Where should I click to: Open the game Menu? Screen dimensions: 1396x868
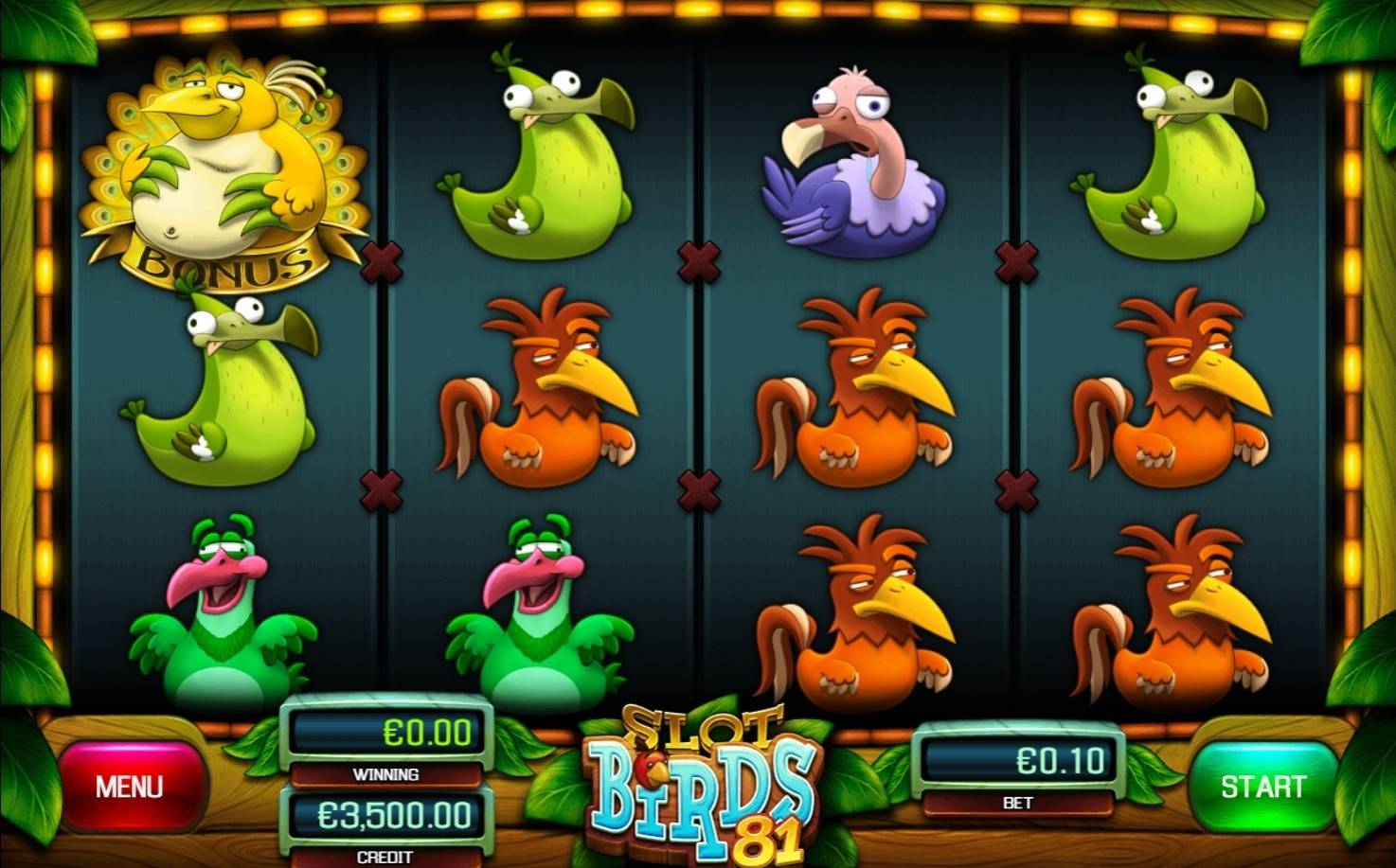tap(133, 786)
